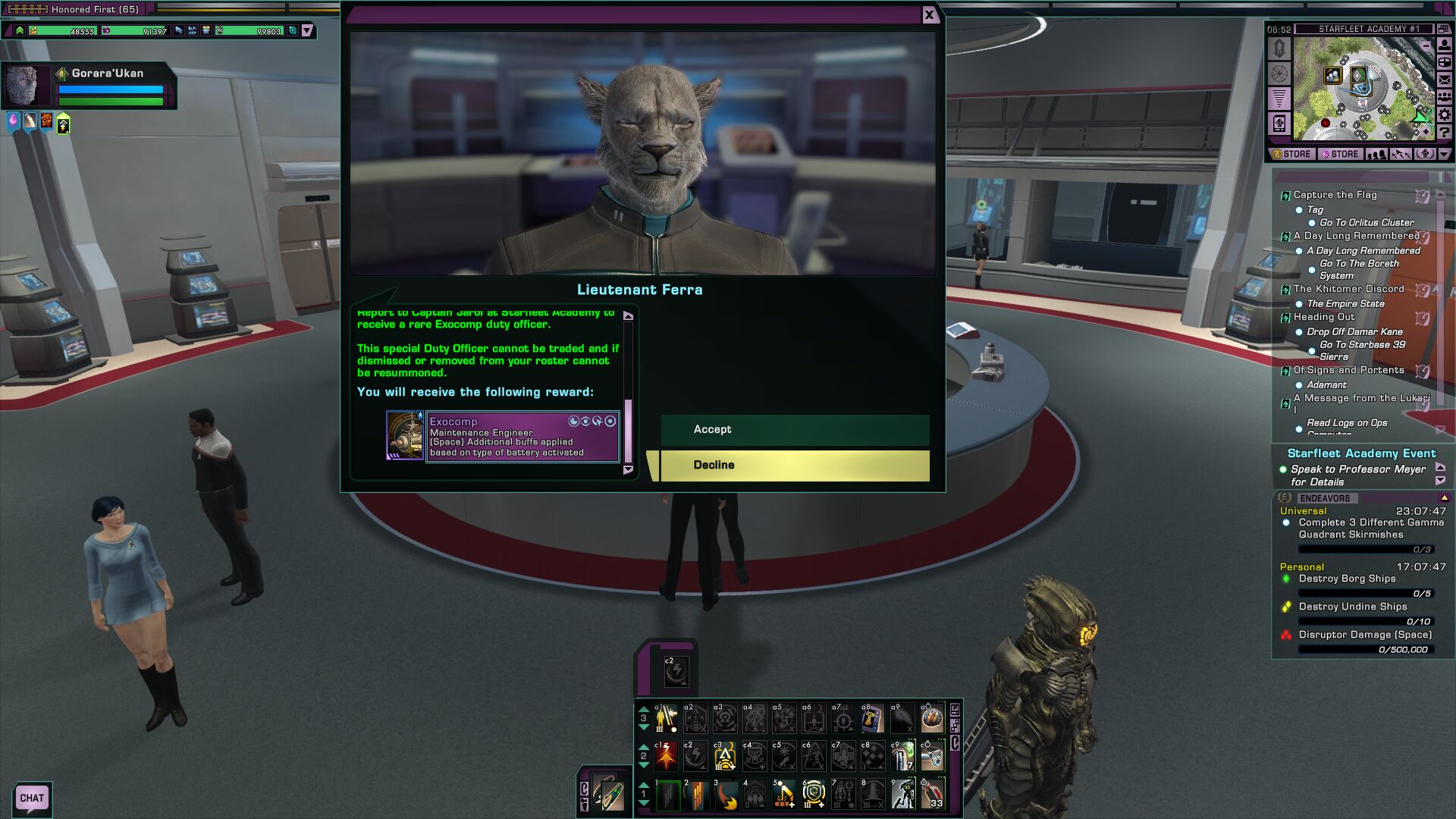Use the item with 33 count in hotbar
Viewport: 1456px width, 819px height.
coord(932,795)
